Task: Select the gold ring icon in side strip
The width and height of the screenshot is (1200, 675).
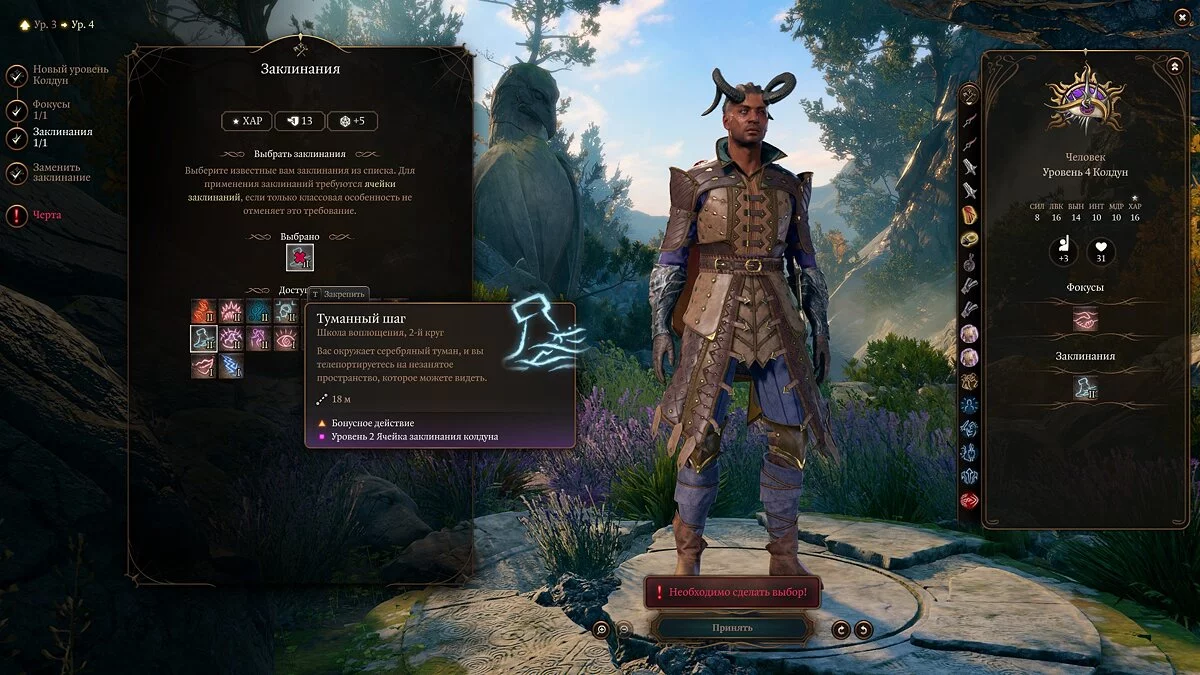Action: 969,239
